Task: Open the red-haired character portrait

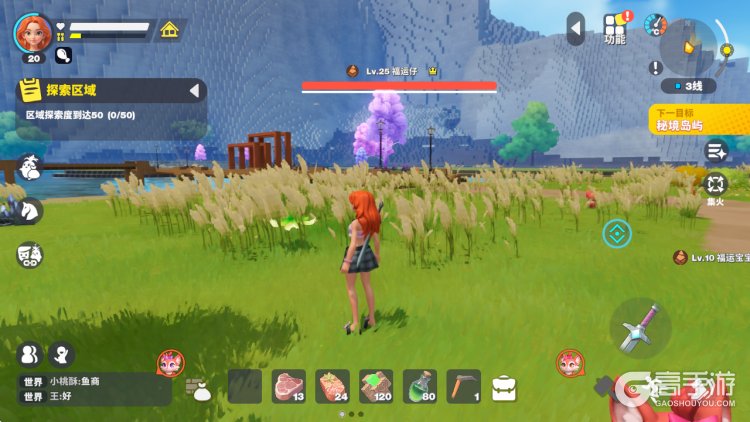Action: [32, 32]
